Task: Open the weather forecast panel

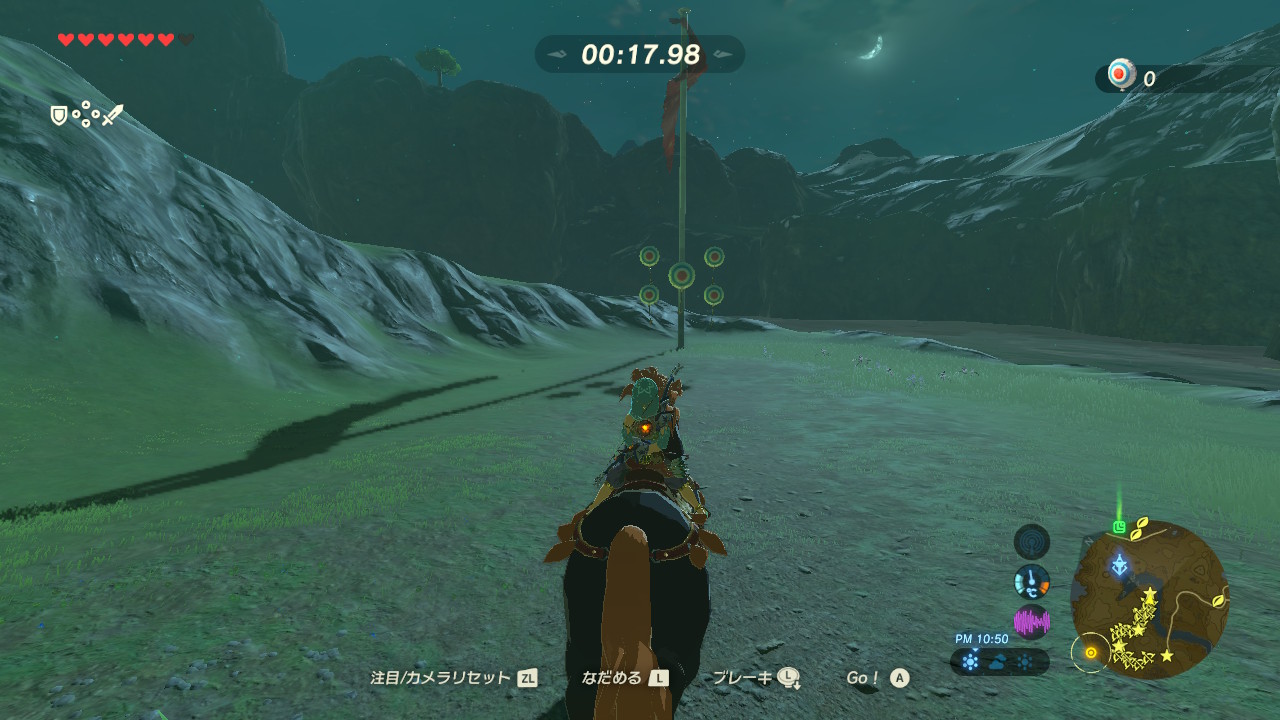Action: 999,661
